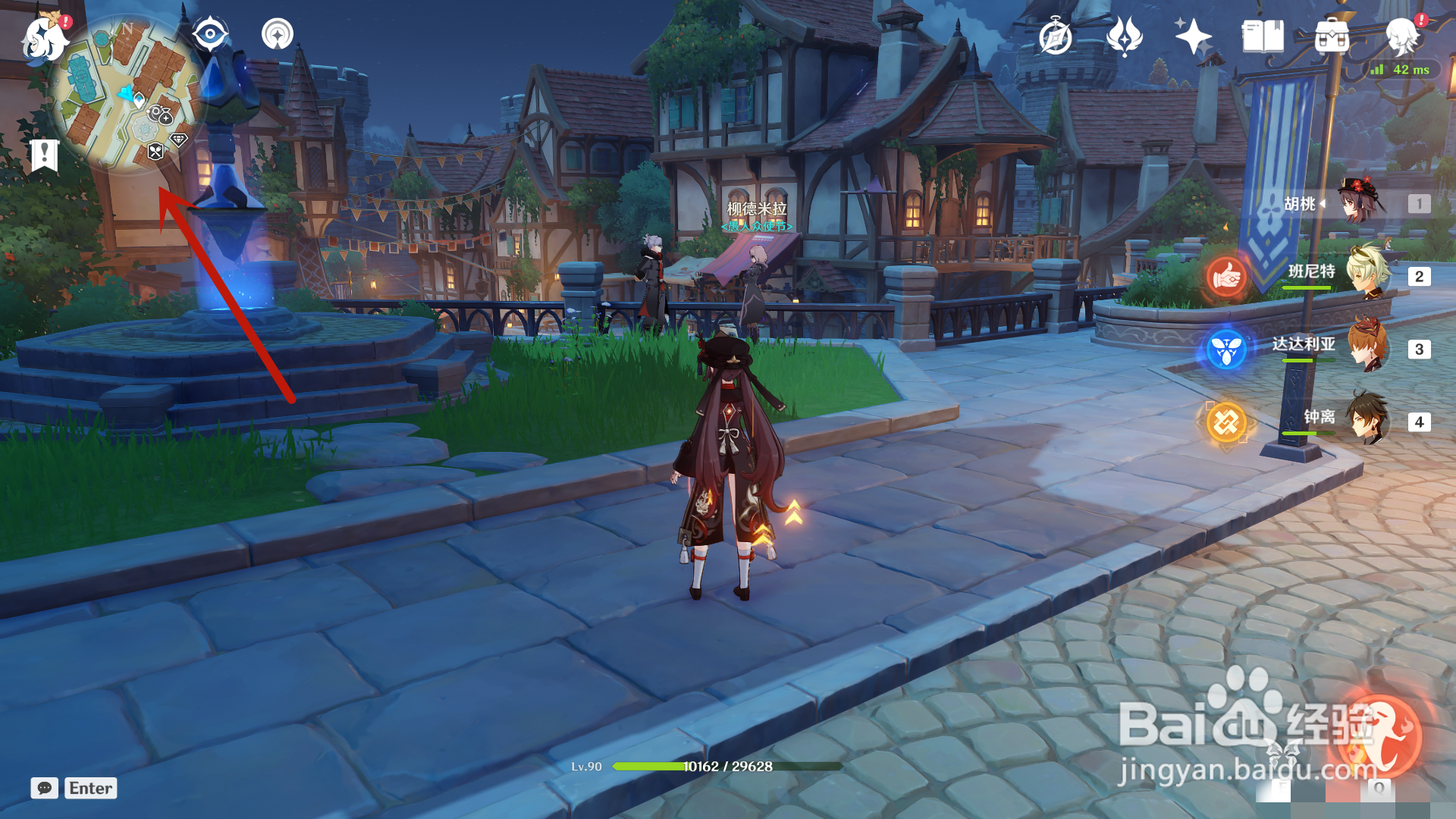
Task: Open the Paimon menu icon
Action: [x=44, y=38]
